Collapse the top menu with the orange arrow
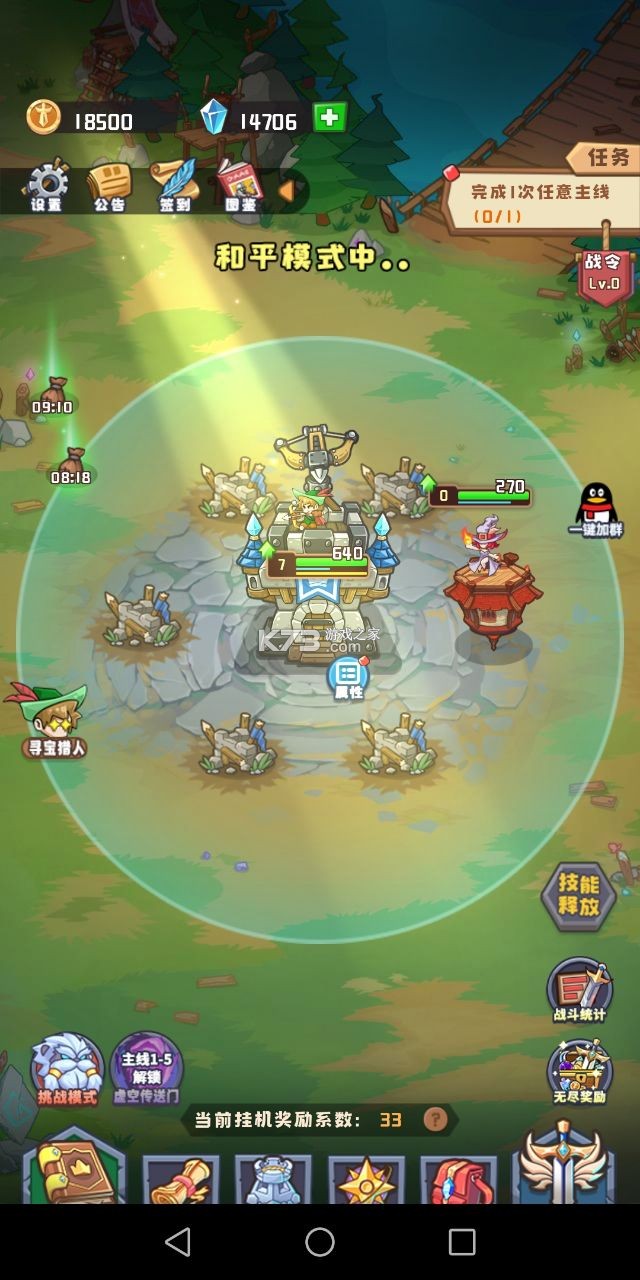 (286, 190)
